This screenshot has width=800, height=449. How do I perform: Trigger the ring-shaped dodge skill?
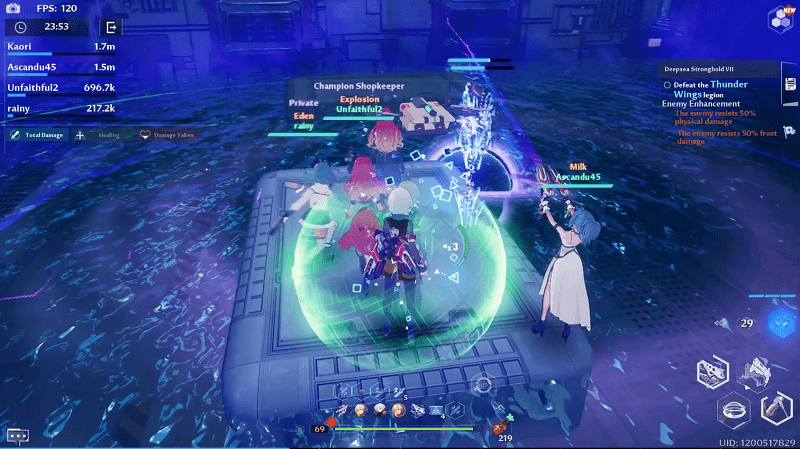(735, 409)
